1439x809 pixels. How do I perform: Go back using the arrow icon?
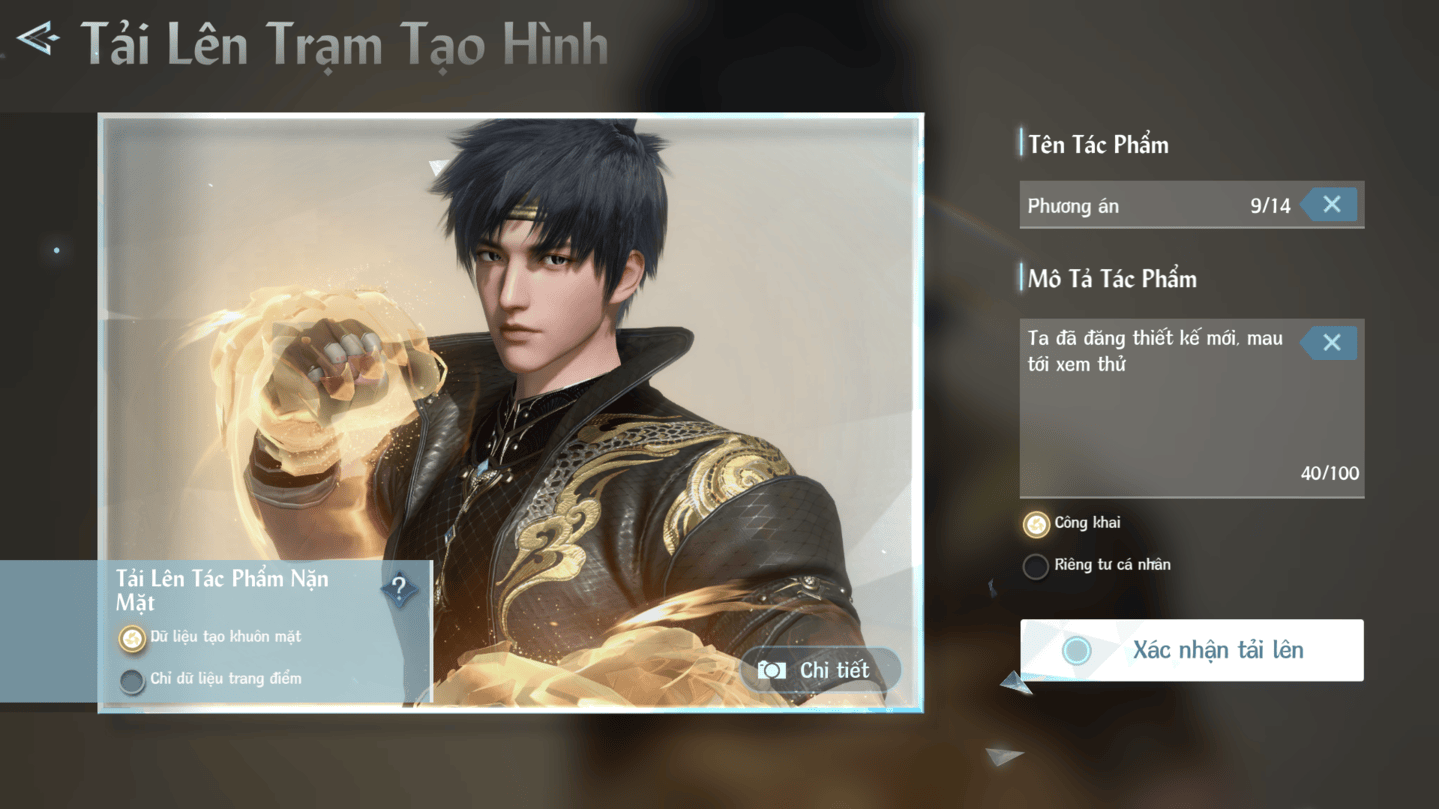[x=38, y=40]
